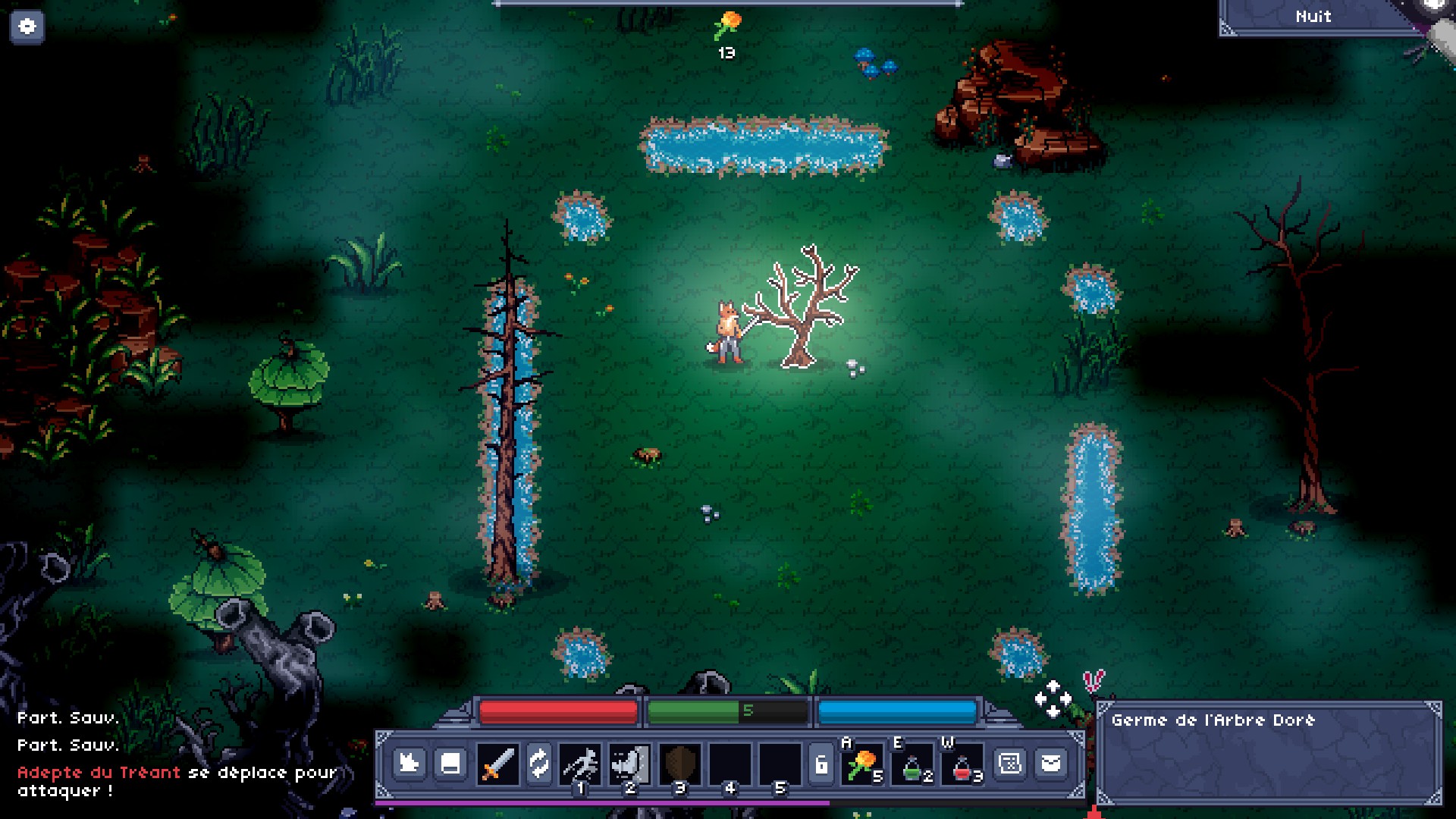
Task: Click the Germe de l'Arbre Doré info panel
Action: click(1269, 753)
